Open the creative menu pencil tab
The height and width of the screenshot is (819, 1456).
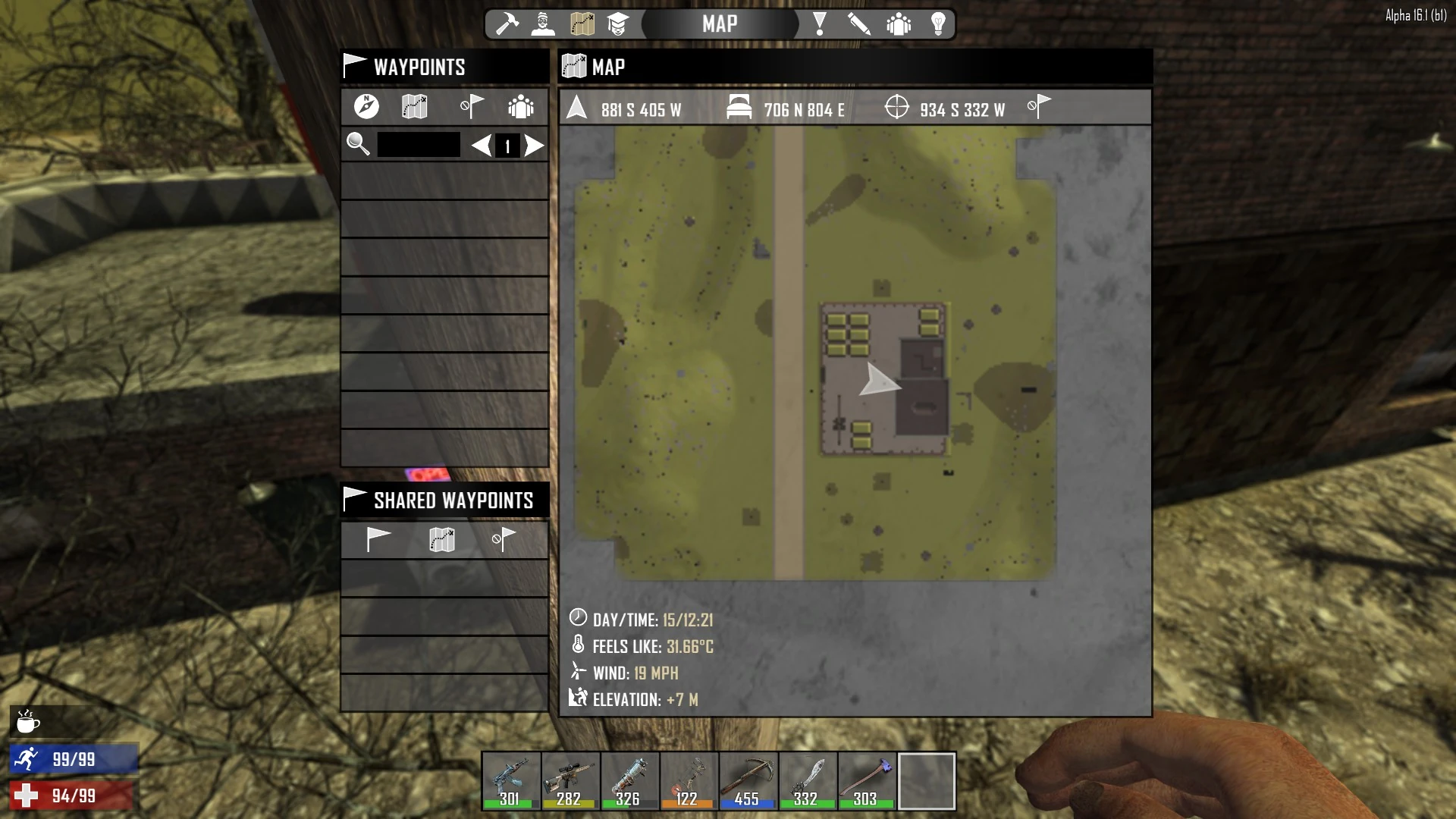pyautogui.click(x=859, y=24)
